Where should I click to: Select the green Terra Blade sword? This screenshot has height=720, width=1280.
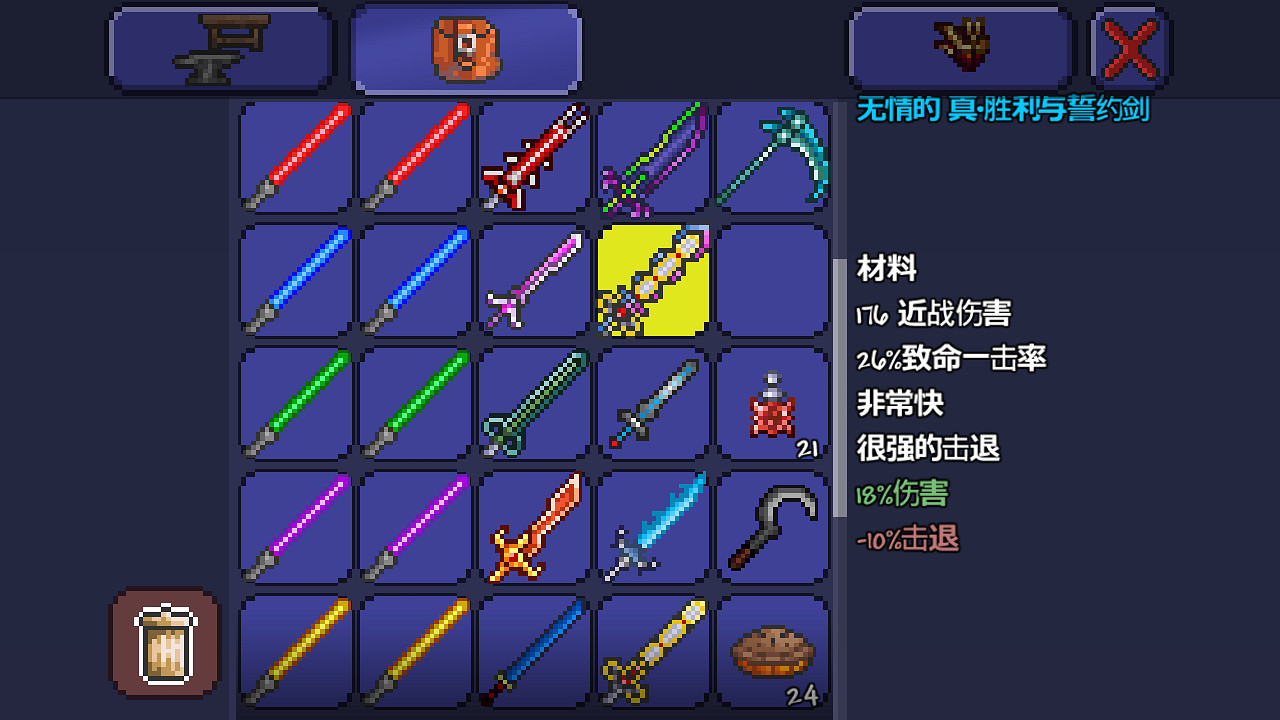click(534, 405)
